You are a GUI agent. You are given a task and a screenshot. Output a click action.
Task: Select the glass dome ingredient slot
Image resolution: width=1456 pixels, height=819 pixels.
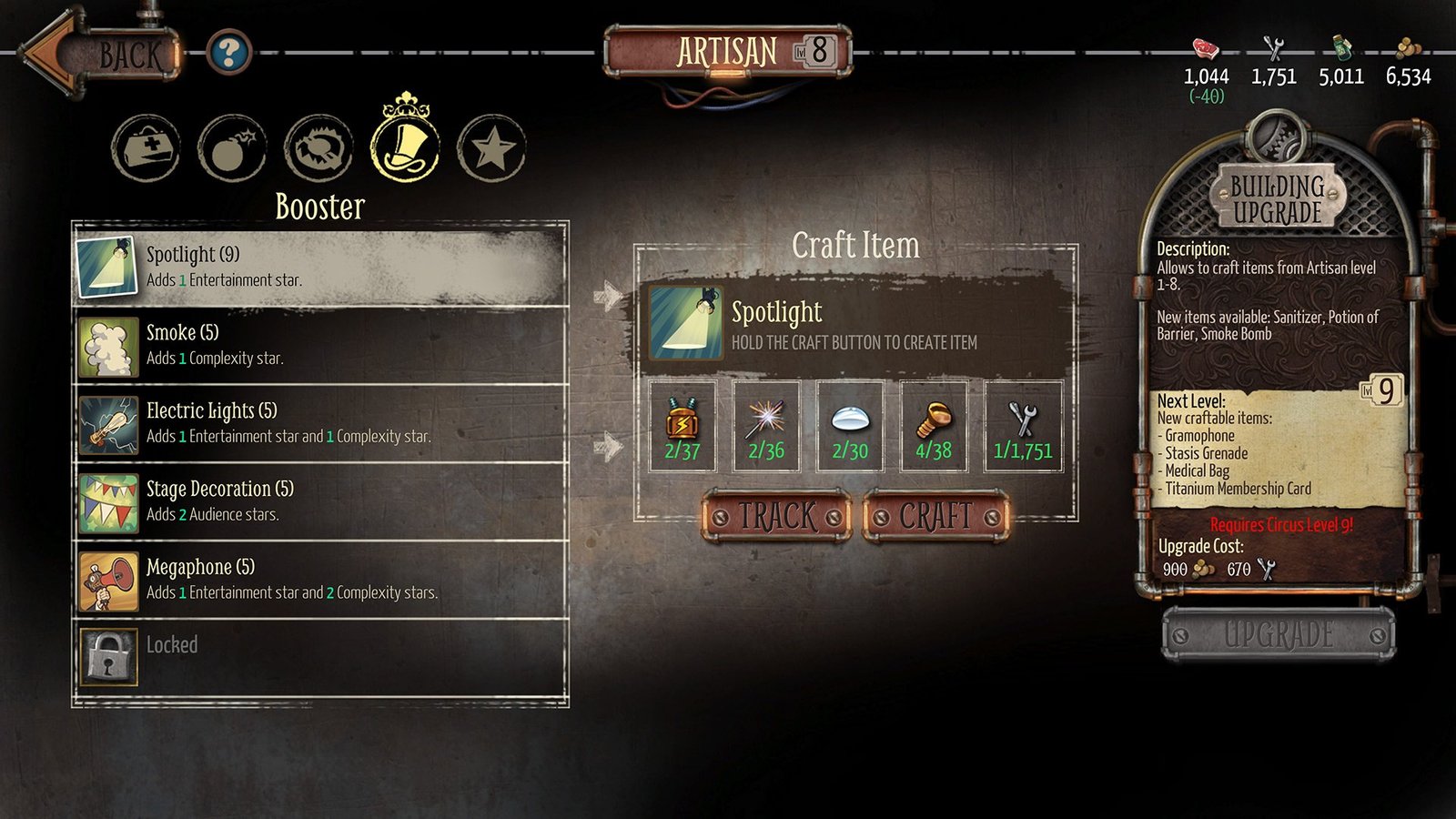pyautogui.click(x=850, y=426)
